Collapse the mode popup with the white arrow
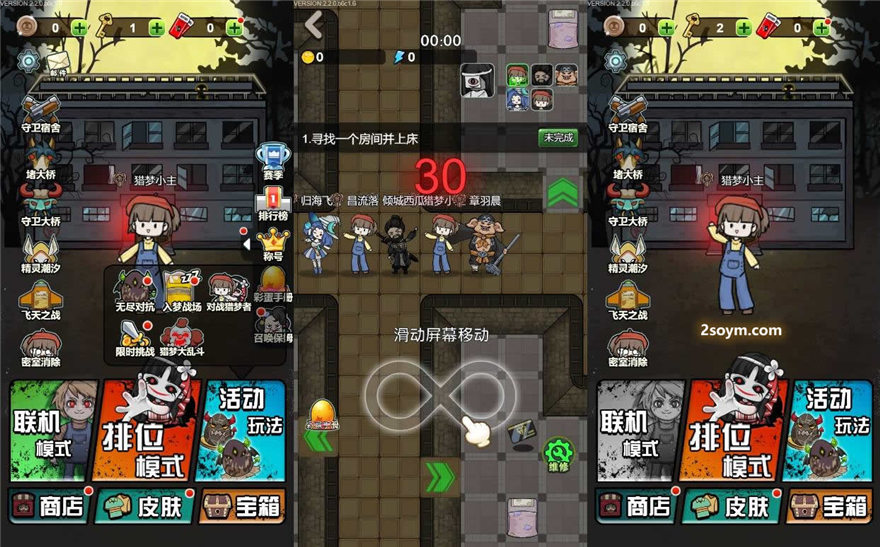 click(x=245, y=243)
